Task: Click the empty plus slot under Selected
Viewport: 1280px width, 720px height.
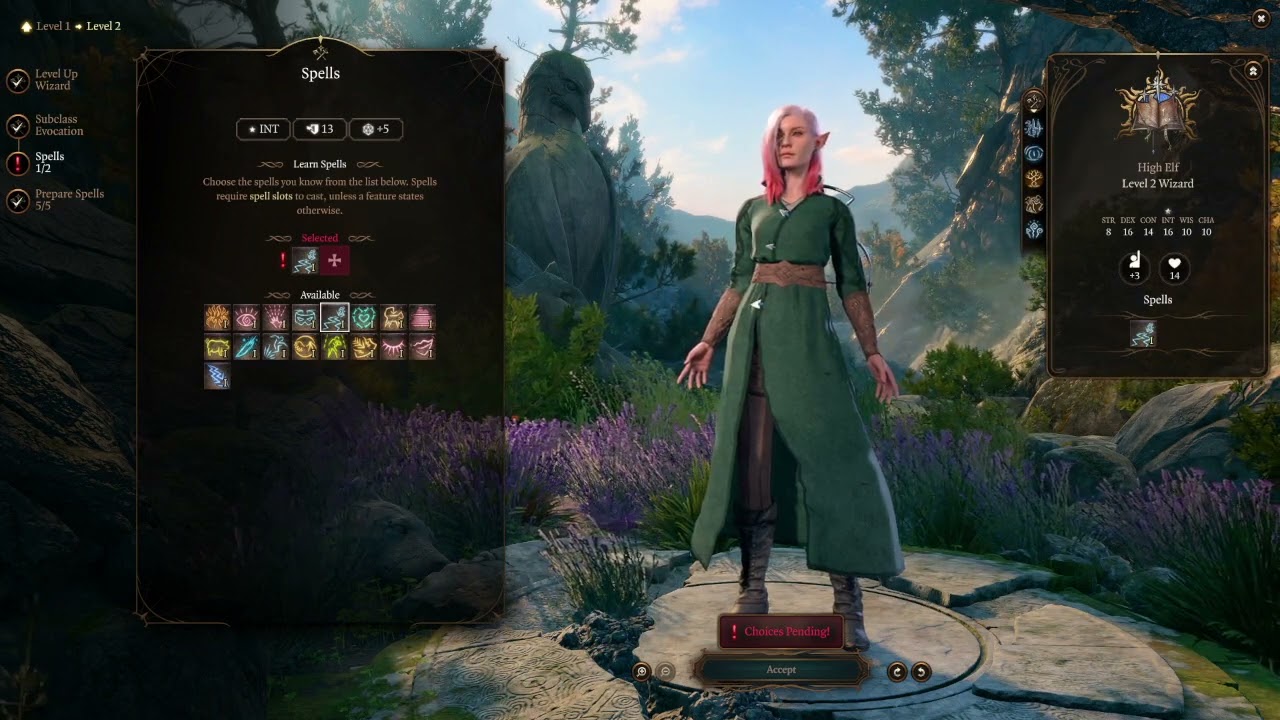Action: 334,261
